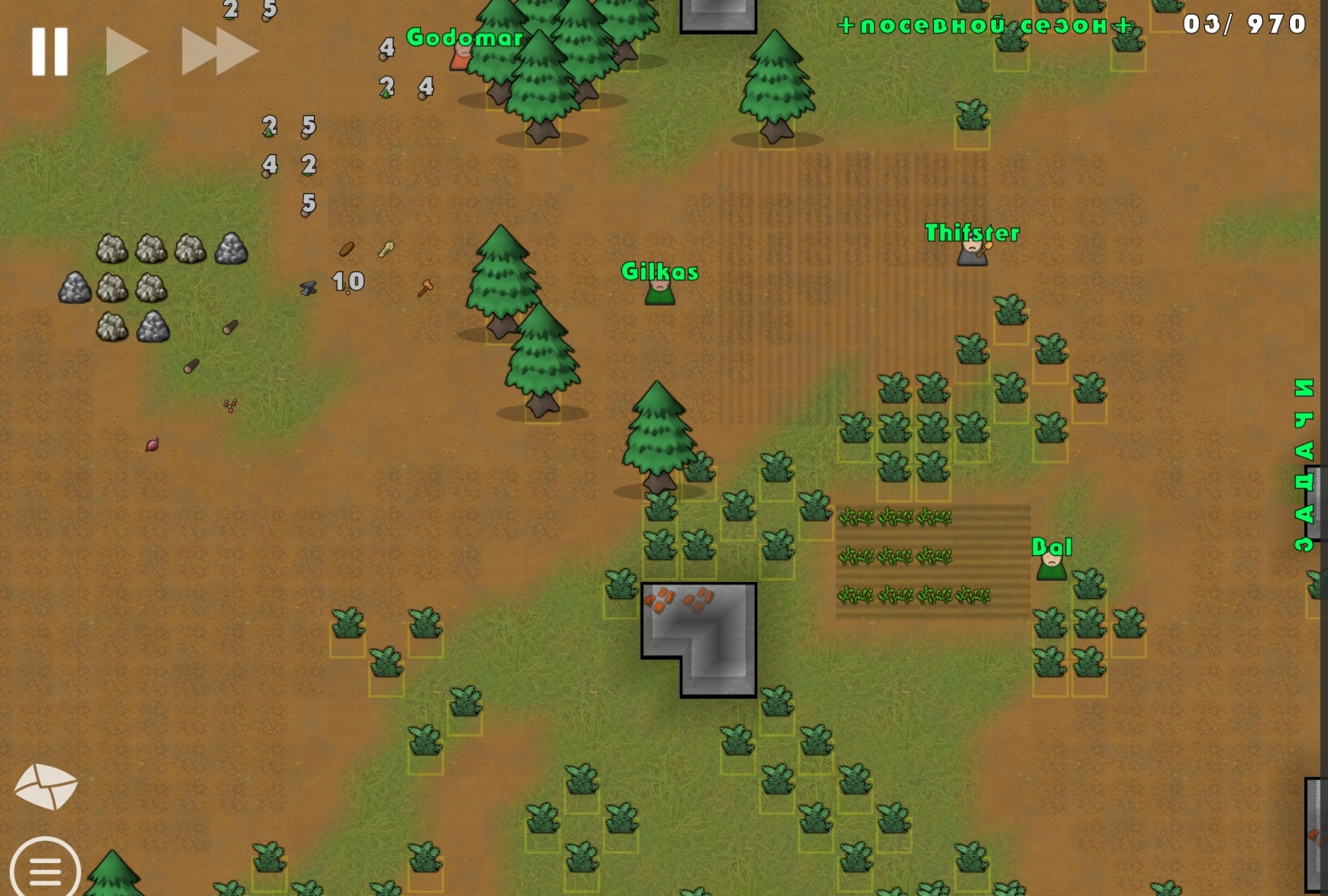
Task: Expand the vertical ЗАДАЧИ side tab
Action: [x=1304, y=464]
